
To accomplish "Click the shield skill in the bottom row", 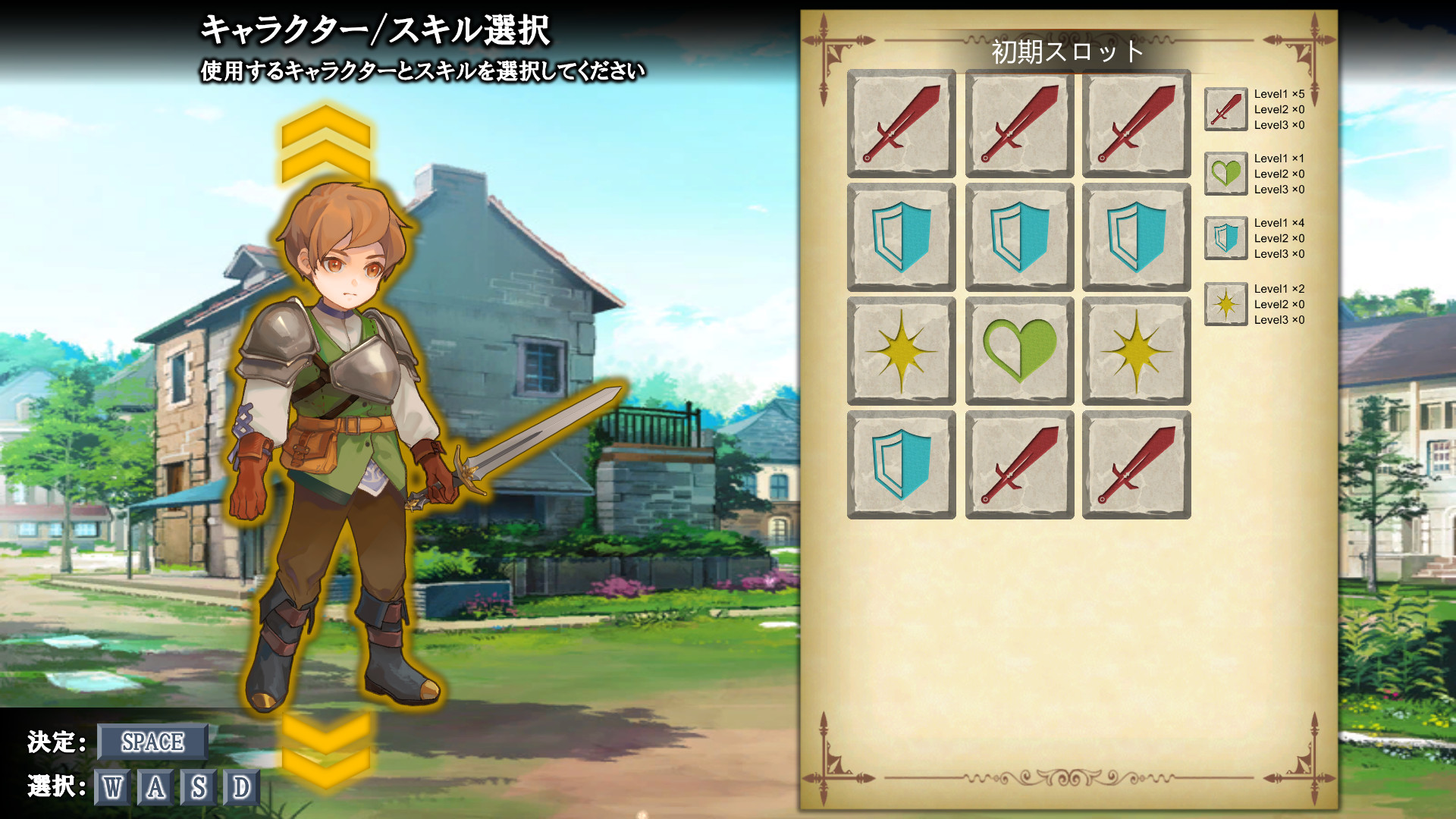I will click(x=901, y=463).
